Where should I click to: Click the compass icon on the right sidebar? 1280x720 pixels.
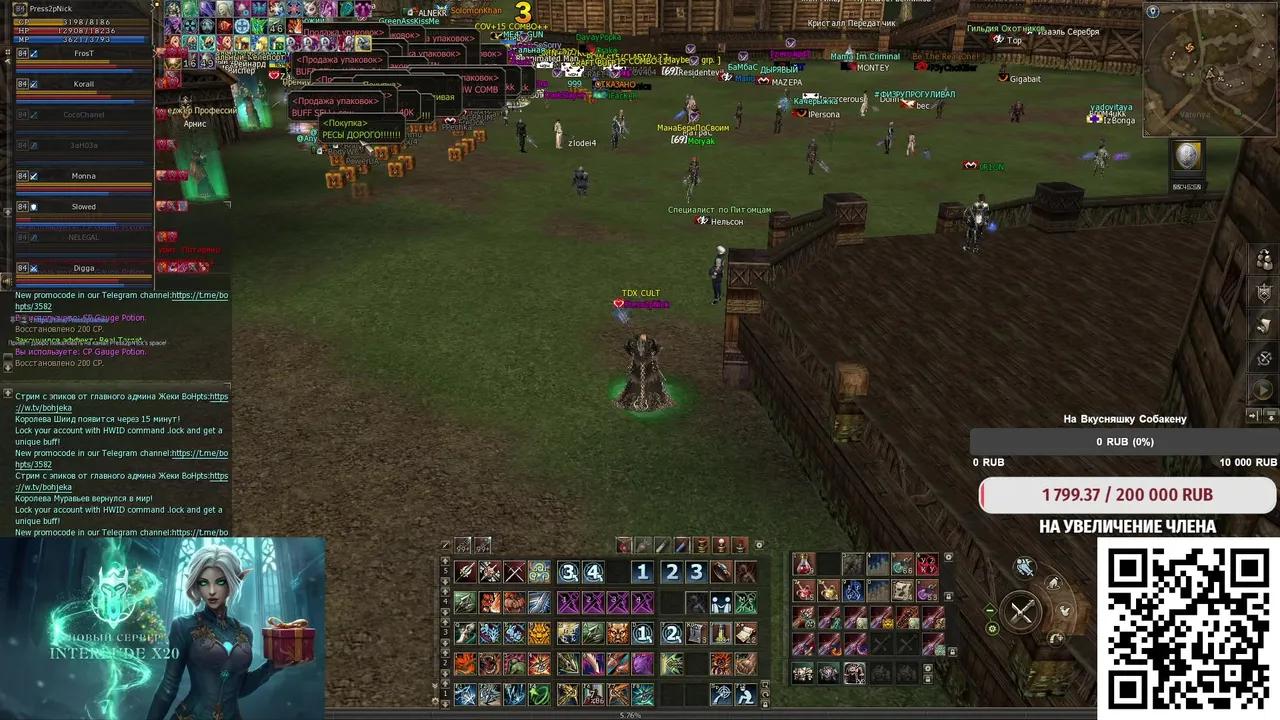click(x=1262, y=359)
